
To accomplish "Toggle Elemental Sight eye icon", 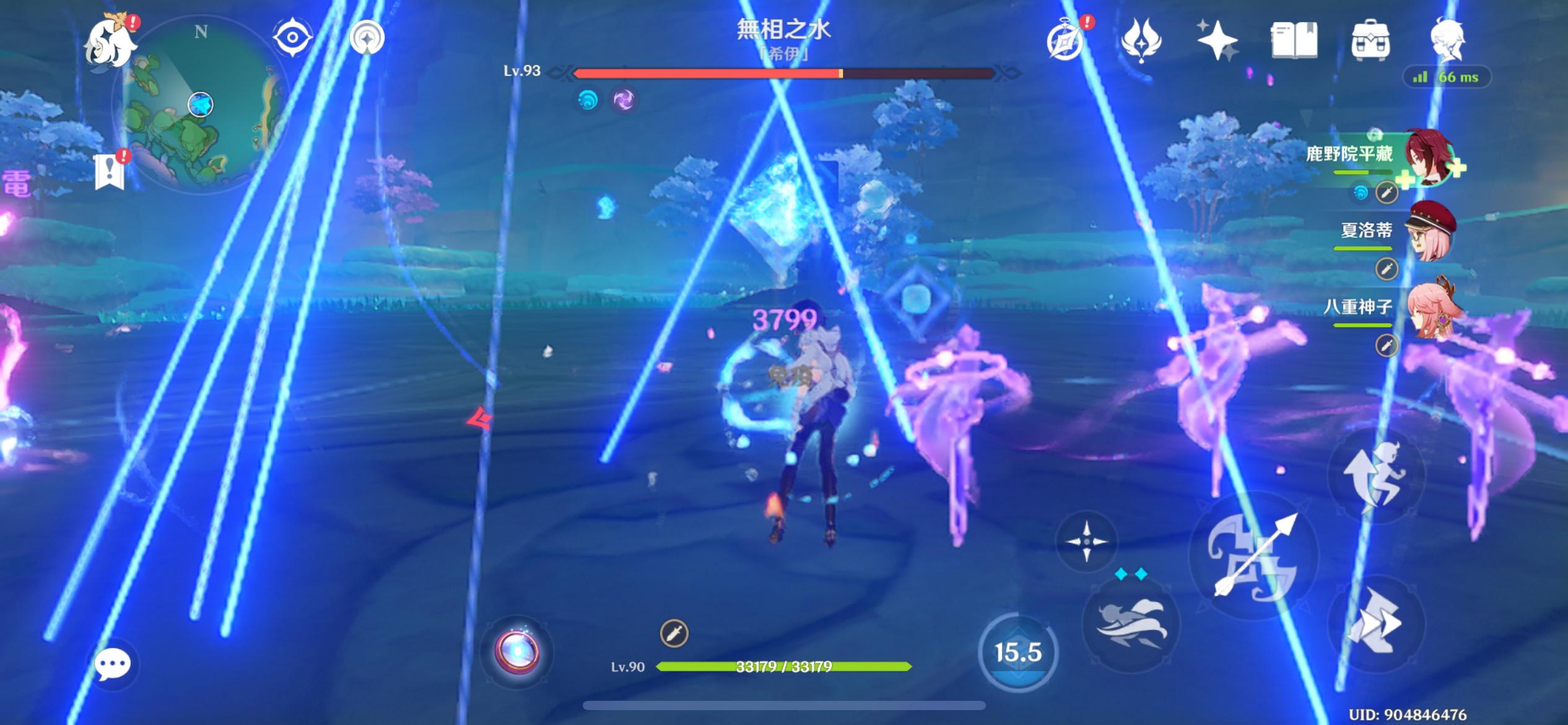I will pos(292,38).
